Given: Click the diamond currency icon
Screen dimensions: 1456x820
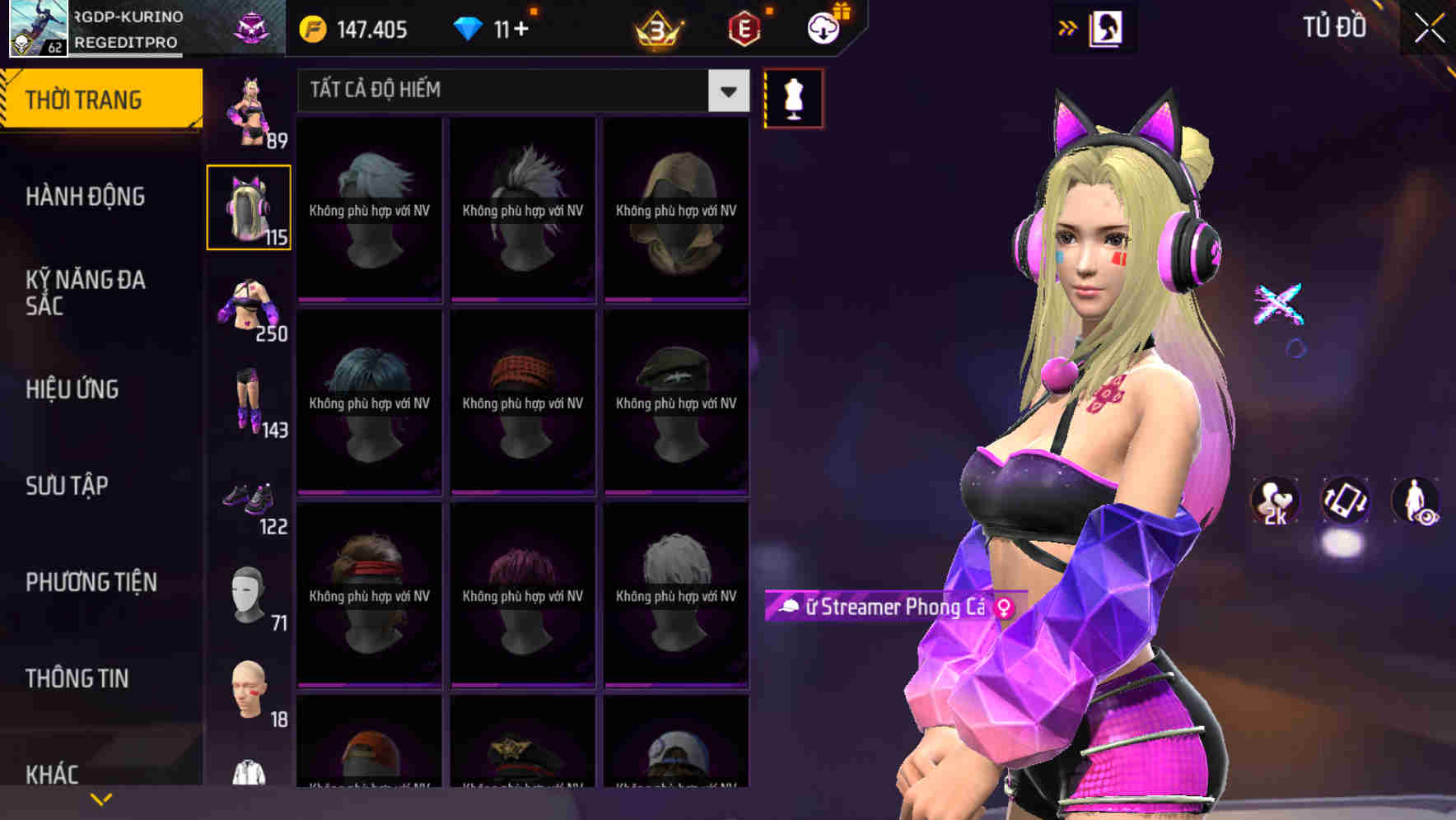Looking at the screenshot, I should [x=469, y=29].
